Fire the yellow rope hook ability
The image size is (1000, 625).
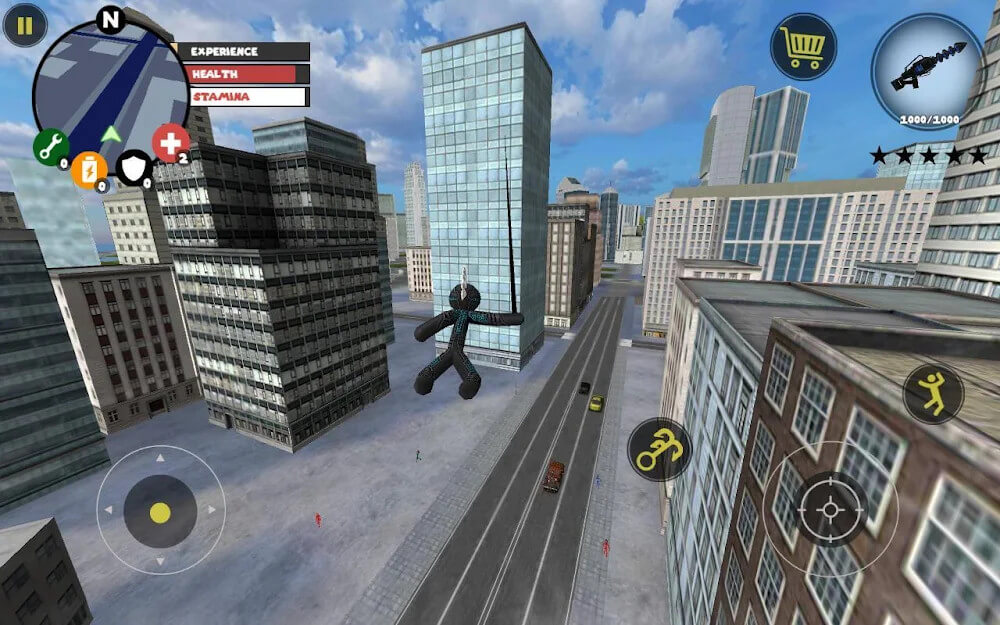coord(660,449)
